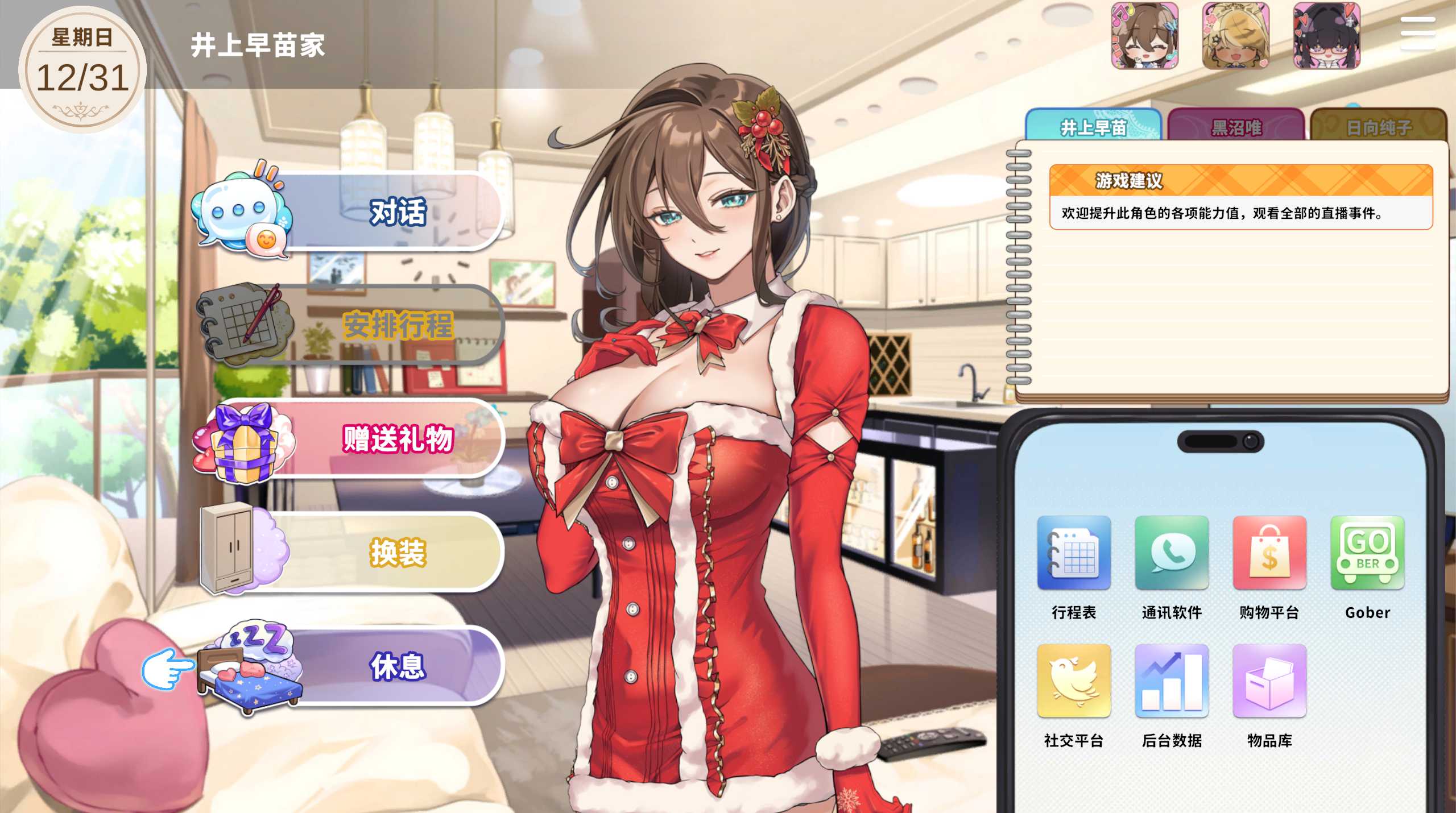Switch to the 黑沼唯 notebook tab

pos(1236,126)
